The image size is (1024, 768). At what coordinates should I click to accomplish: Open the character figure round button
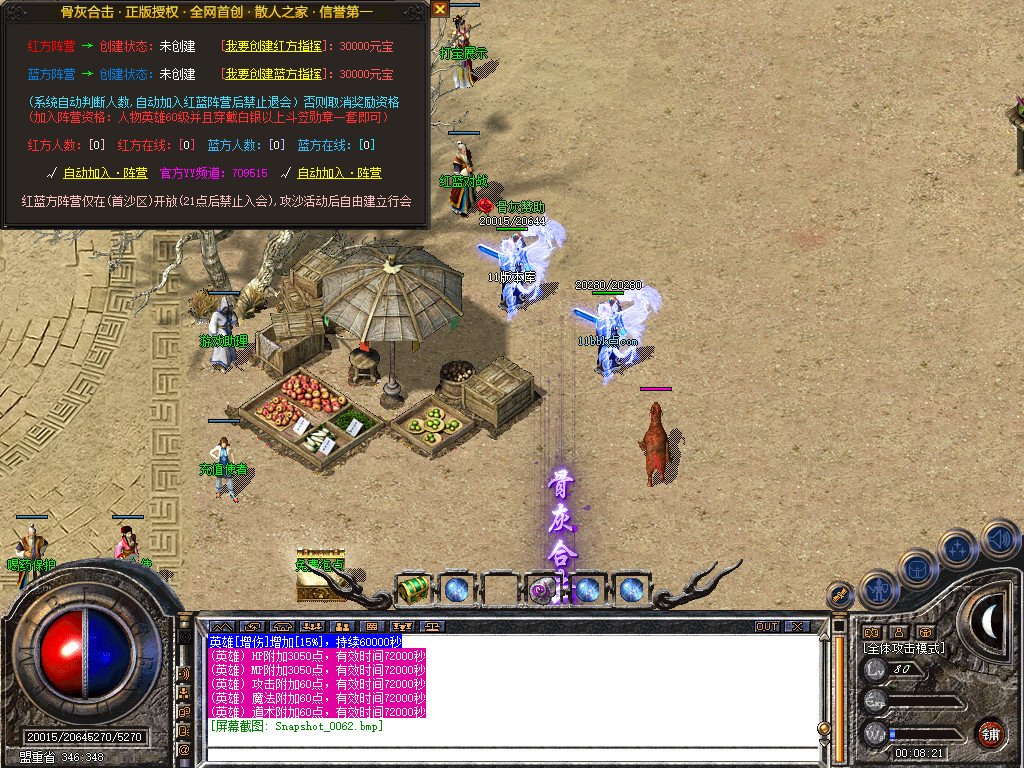click(x=878, y=590)
